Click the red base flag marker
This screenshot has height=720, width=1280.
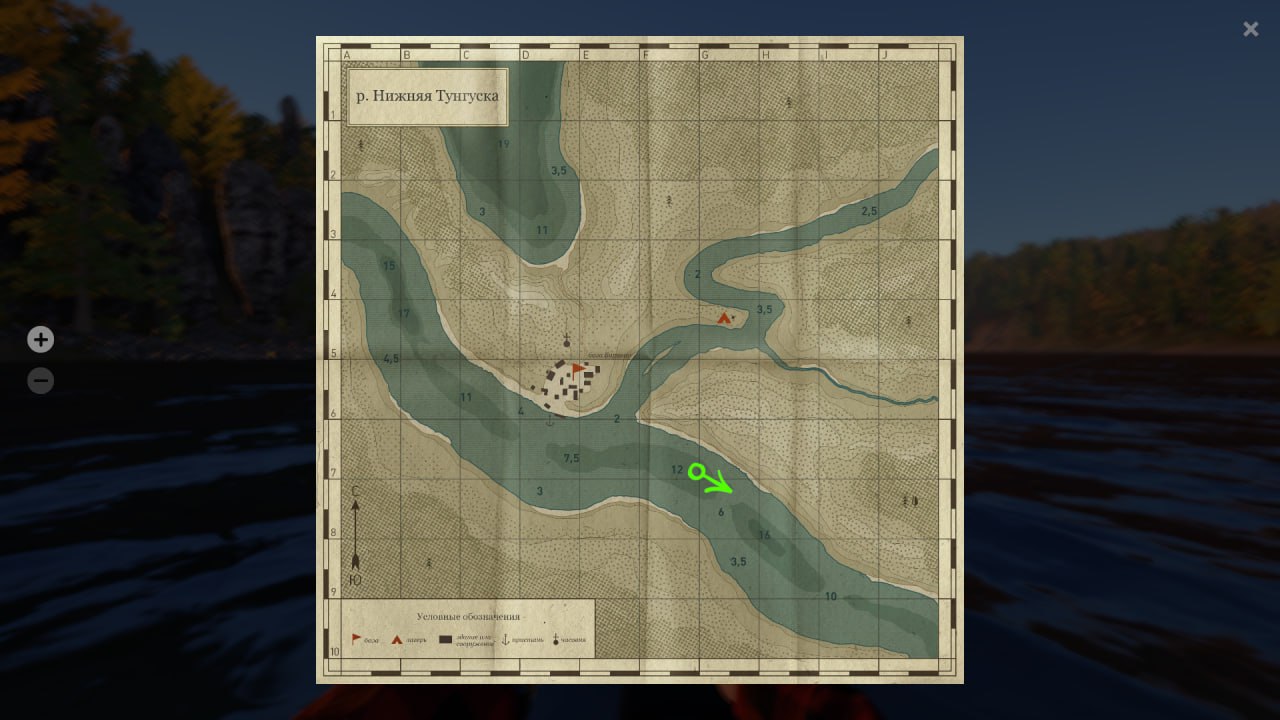pyautogui.click(x=577, y=368)
